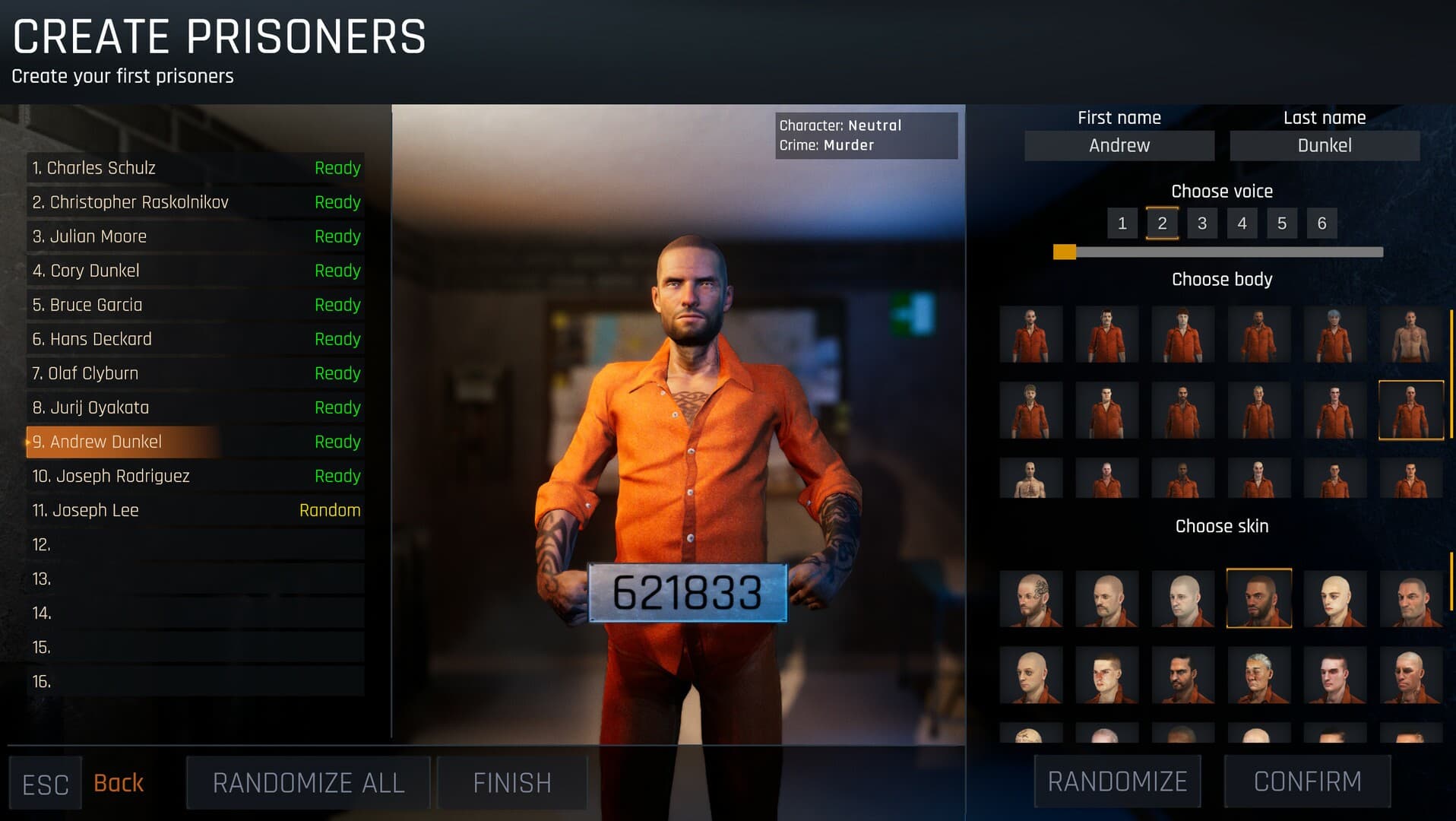Switch to voice 6
The image size is (1456, 821).
[x=1321, y=223]
